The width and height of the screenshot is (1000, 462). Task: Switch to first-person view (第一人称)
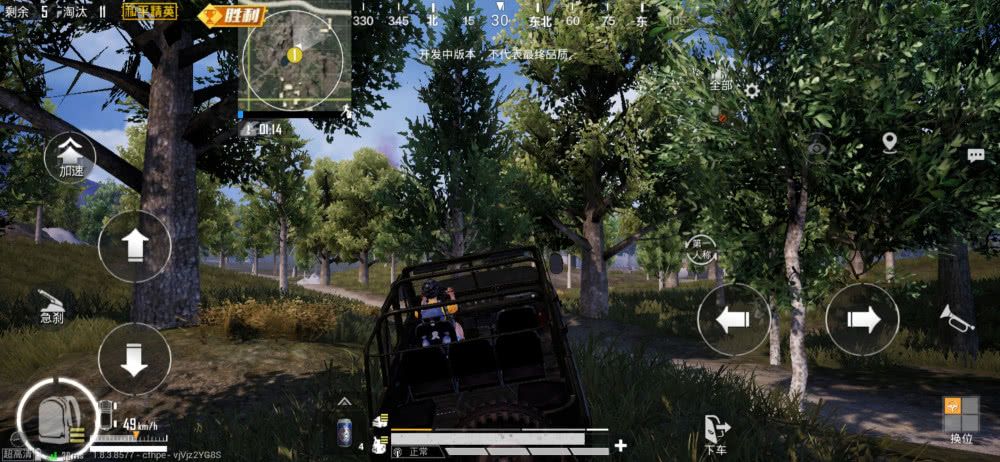pos(702,246)
